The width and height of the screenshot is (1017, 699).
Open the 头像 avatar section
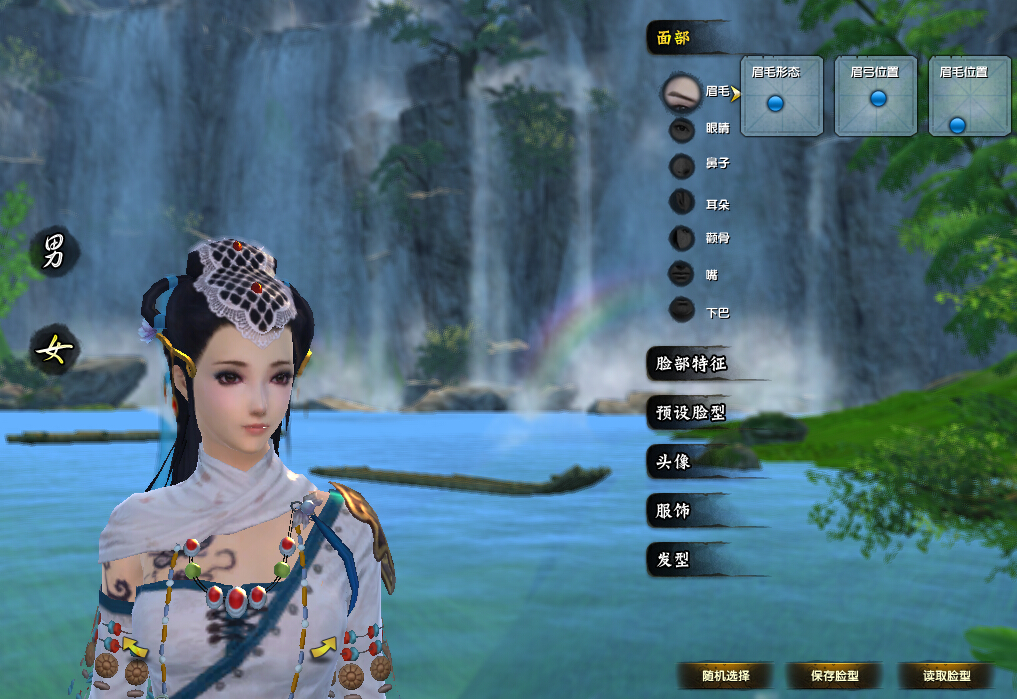[x=675, y=461]
